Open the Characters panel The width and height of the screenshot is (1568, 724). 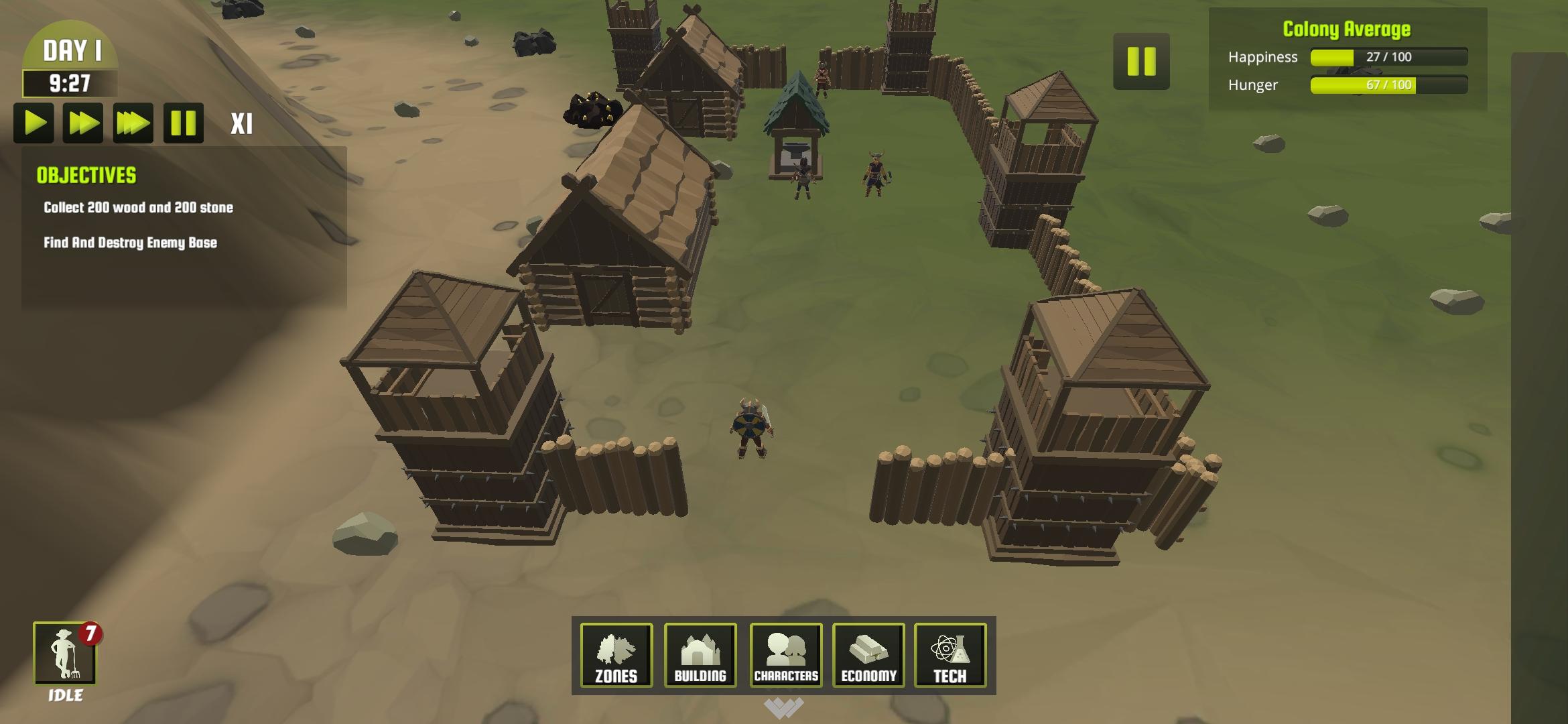click(x=785, y=656)
